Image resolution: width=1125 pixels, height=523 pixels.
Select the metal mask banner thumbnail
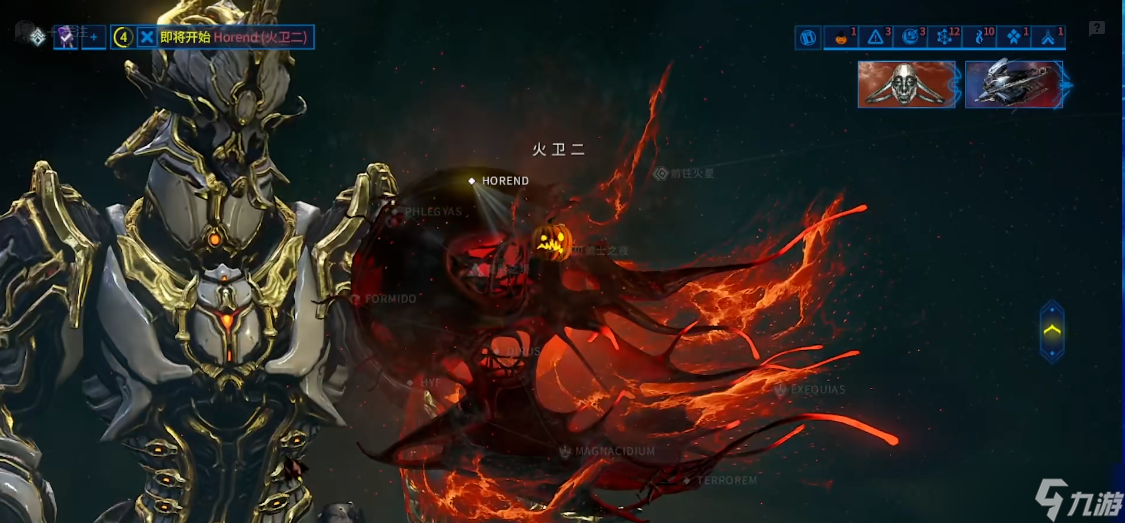coord(907,84)
